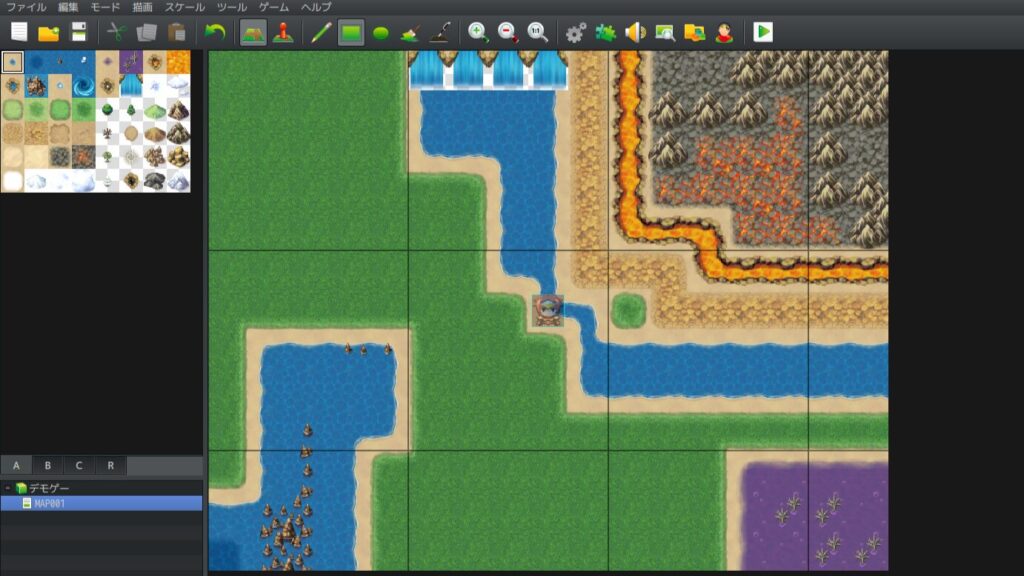Open the ファイル (File) menu

25,7
